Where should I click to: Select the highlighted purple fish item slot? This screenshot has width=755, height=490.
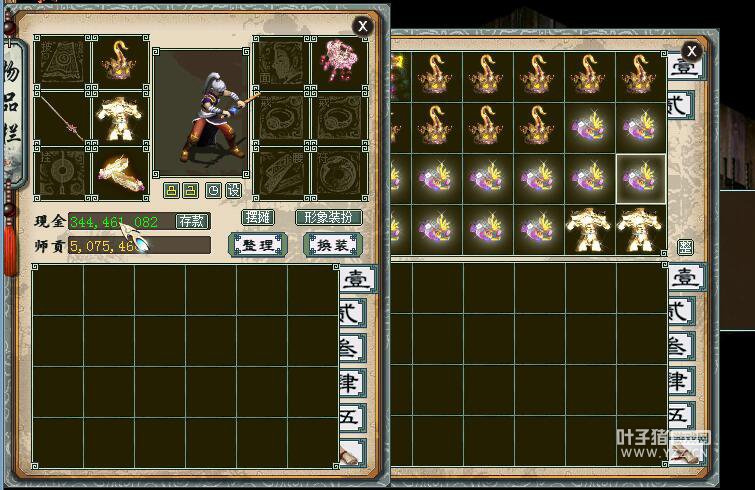click(640, 178)
